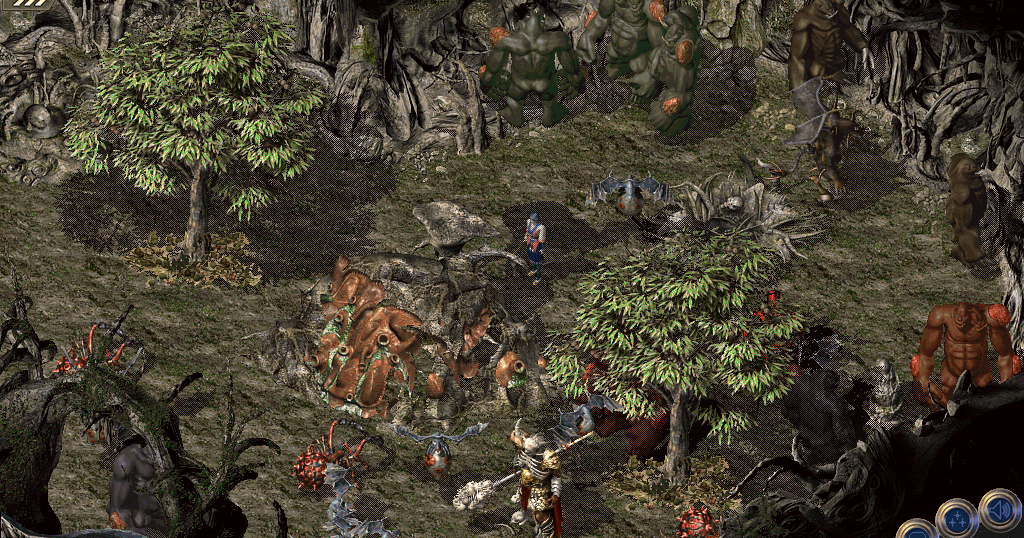Screen dimensions: 1024x538
Task: Toggle the speaker sound button
Action: 998,508
